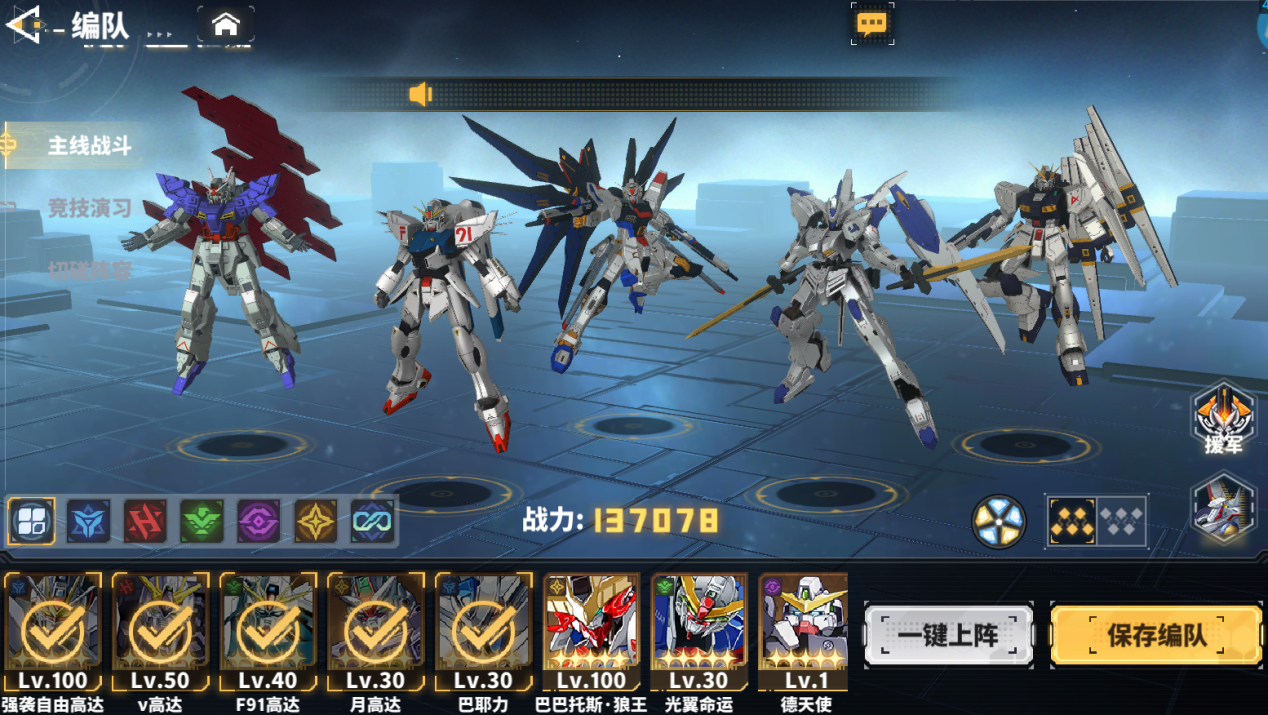Filter units by the gold star faction icon
The width and height of the screenshot is (1268, 715).
(x=316, y=521)
